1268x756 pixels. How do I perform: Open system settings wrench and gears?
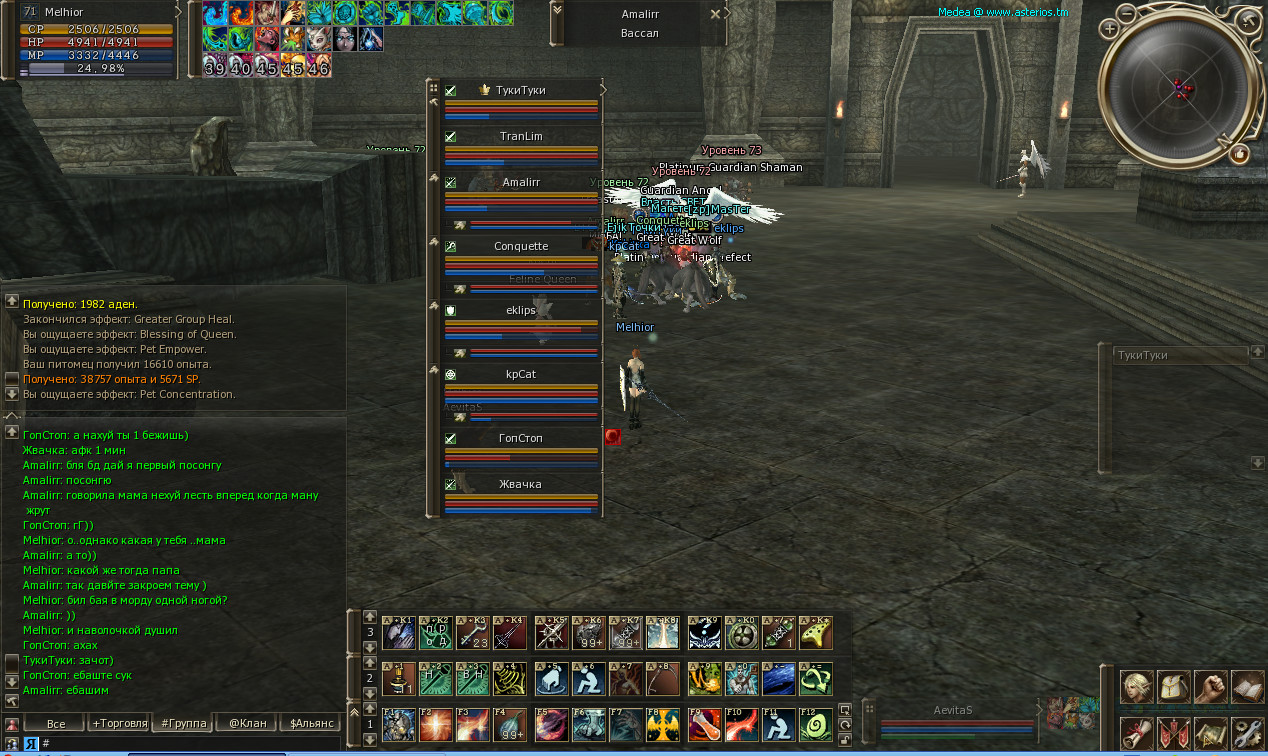click(x=1247, y=732)
